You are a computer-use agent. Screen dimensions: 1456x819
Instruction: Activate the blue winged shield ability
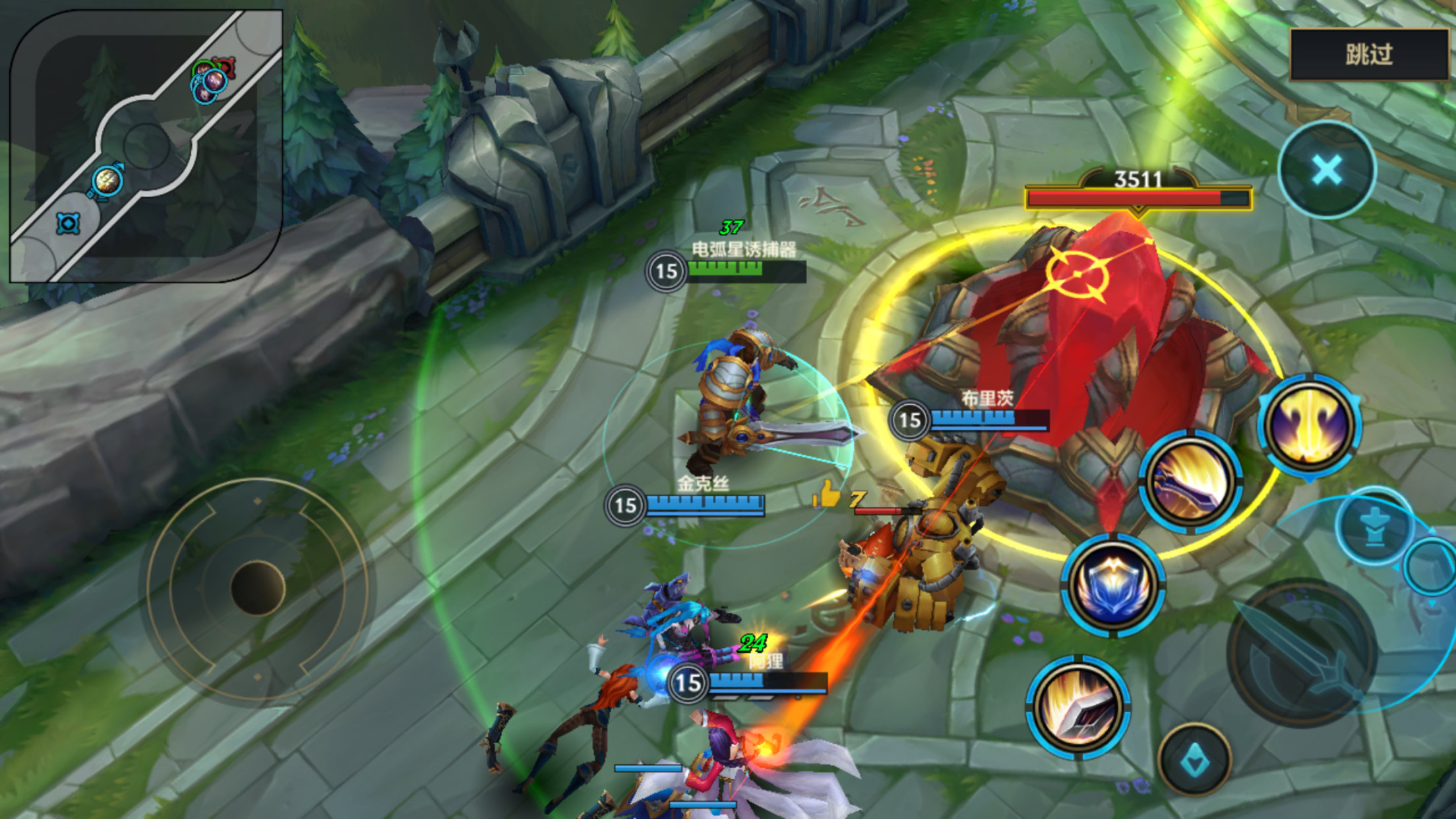coord(1113,585)
